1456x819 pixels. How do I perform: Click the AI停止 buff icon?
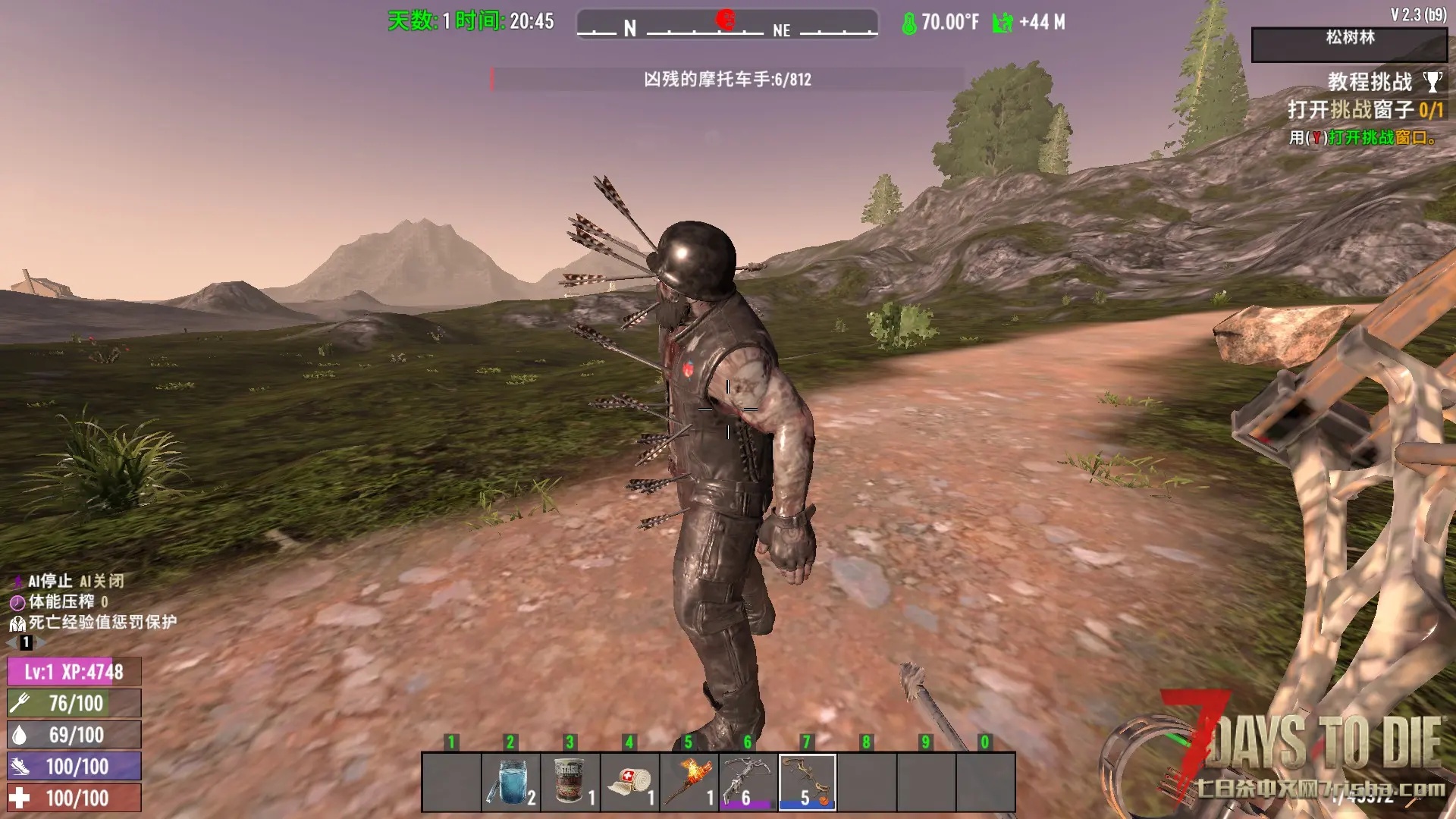(x=17, y=582)
